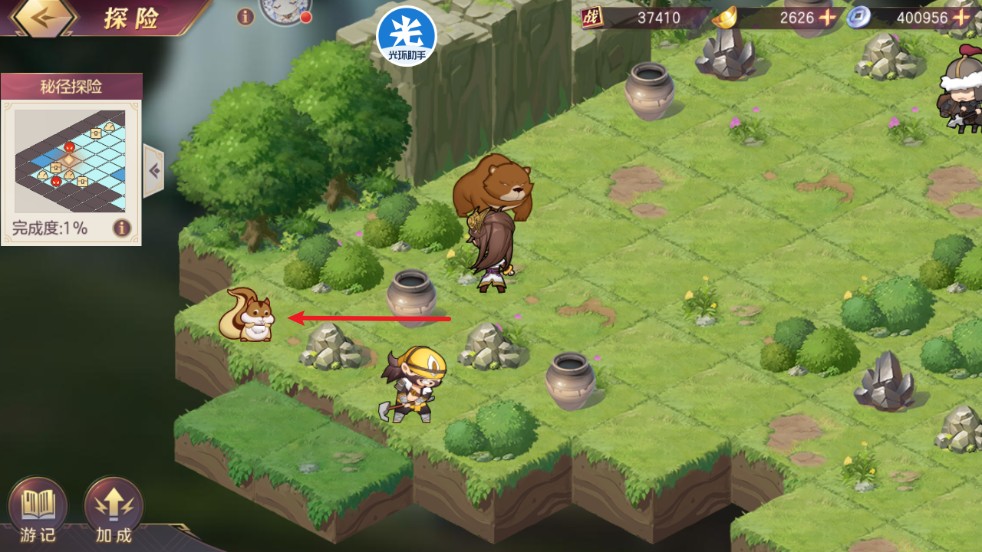Show completion info beside 完成度
Viewport: 982px width, 552px height.
click(122, 228)
